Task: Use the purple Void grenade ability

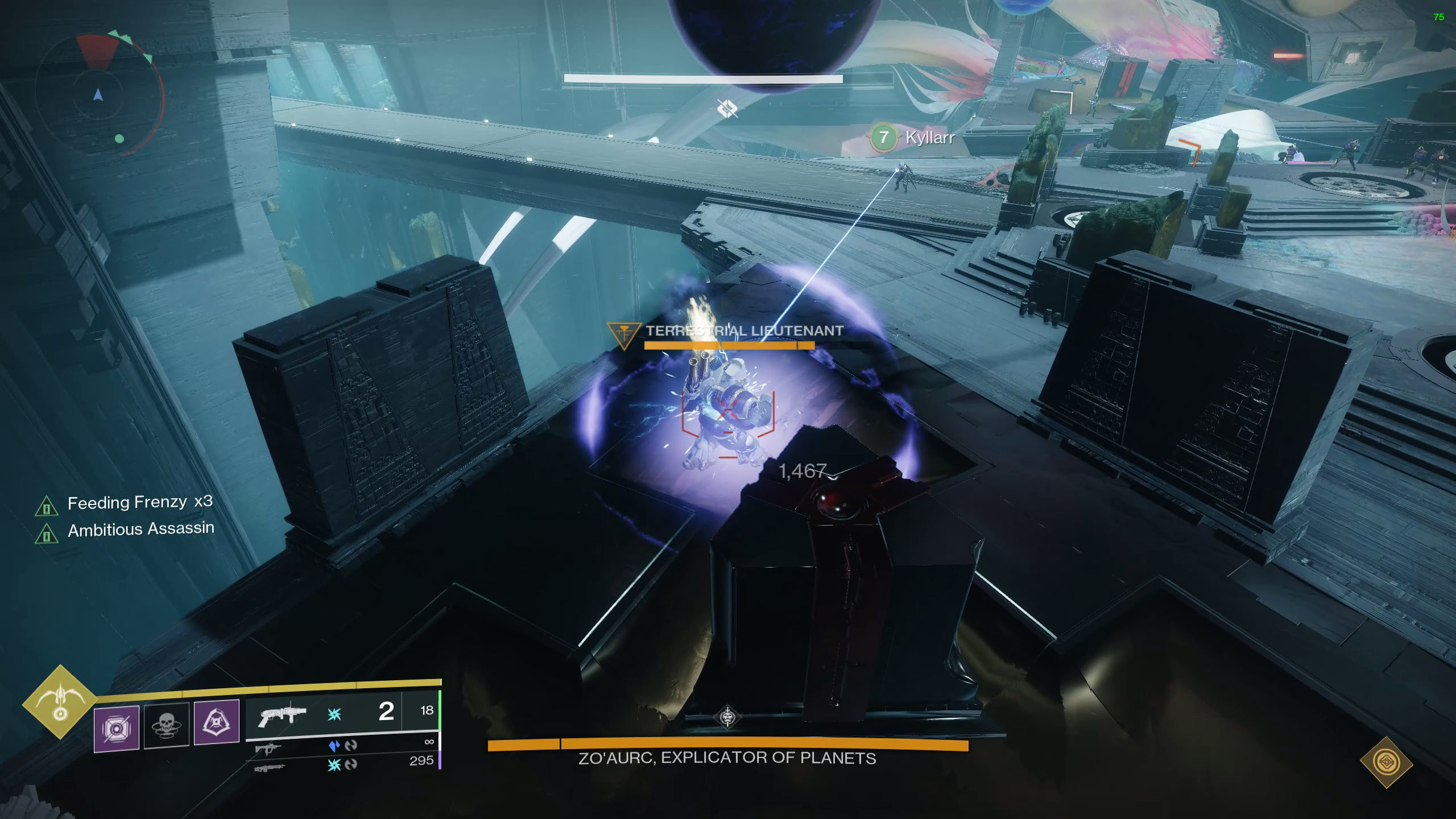Action: click(117, 729)
